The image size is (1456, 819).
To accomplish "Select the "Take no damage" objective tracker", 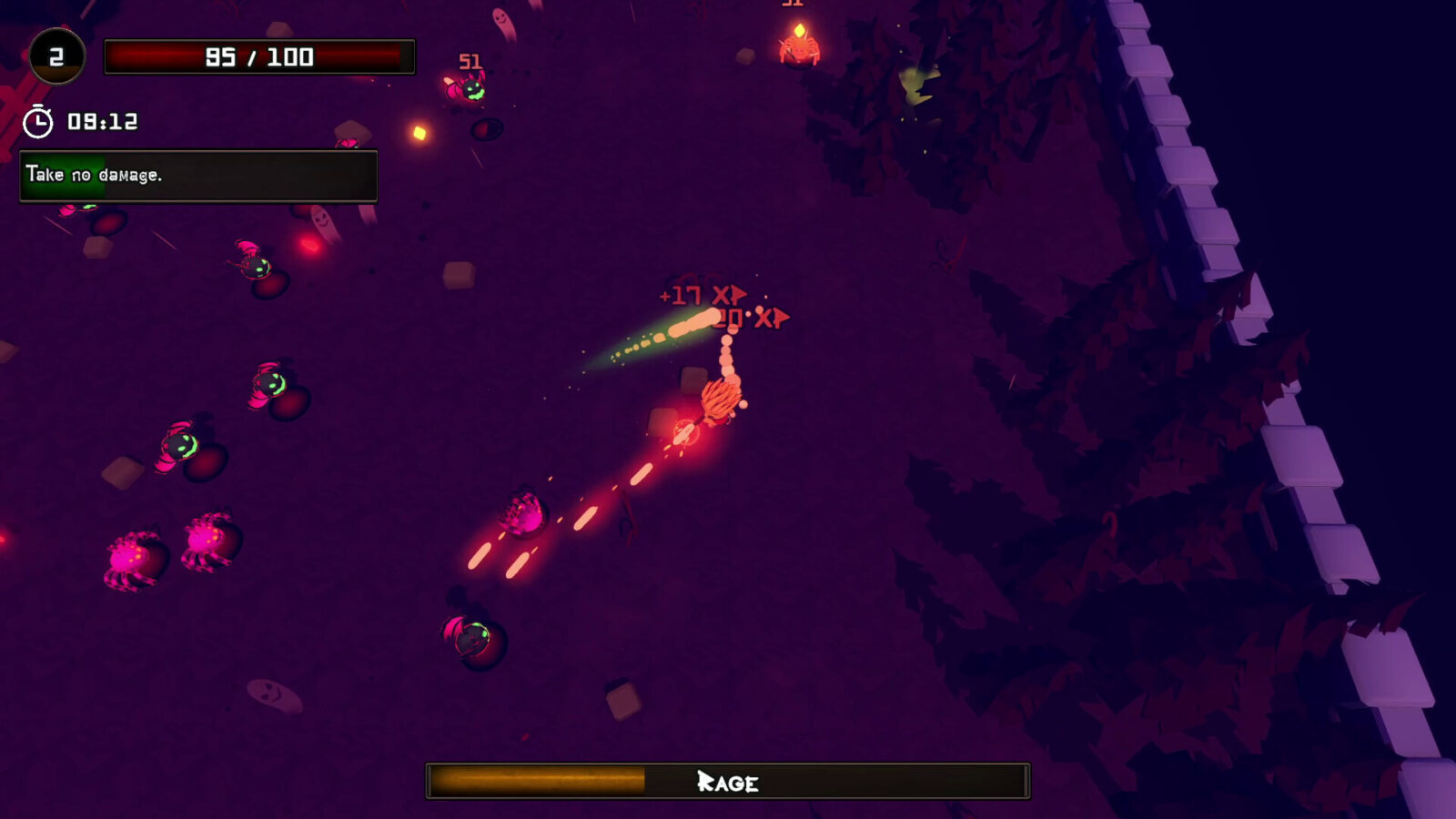I will click(x=198, y=176).
